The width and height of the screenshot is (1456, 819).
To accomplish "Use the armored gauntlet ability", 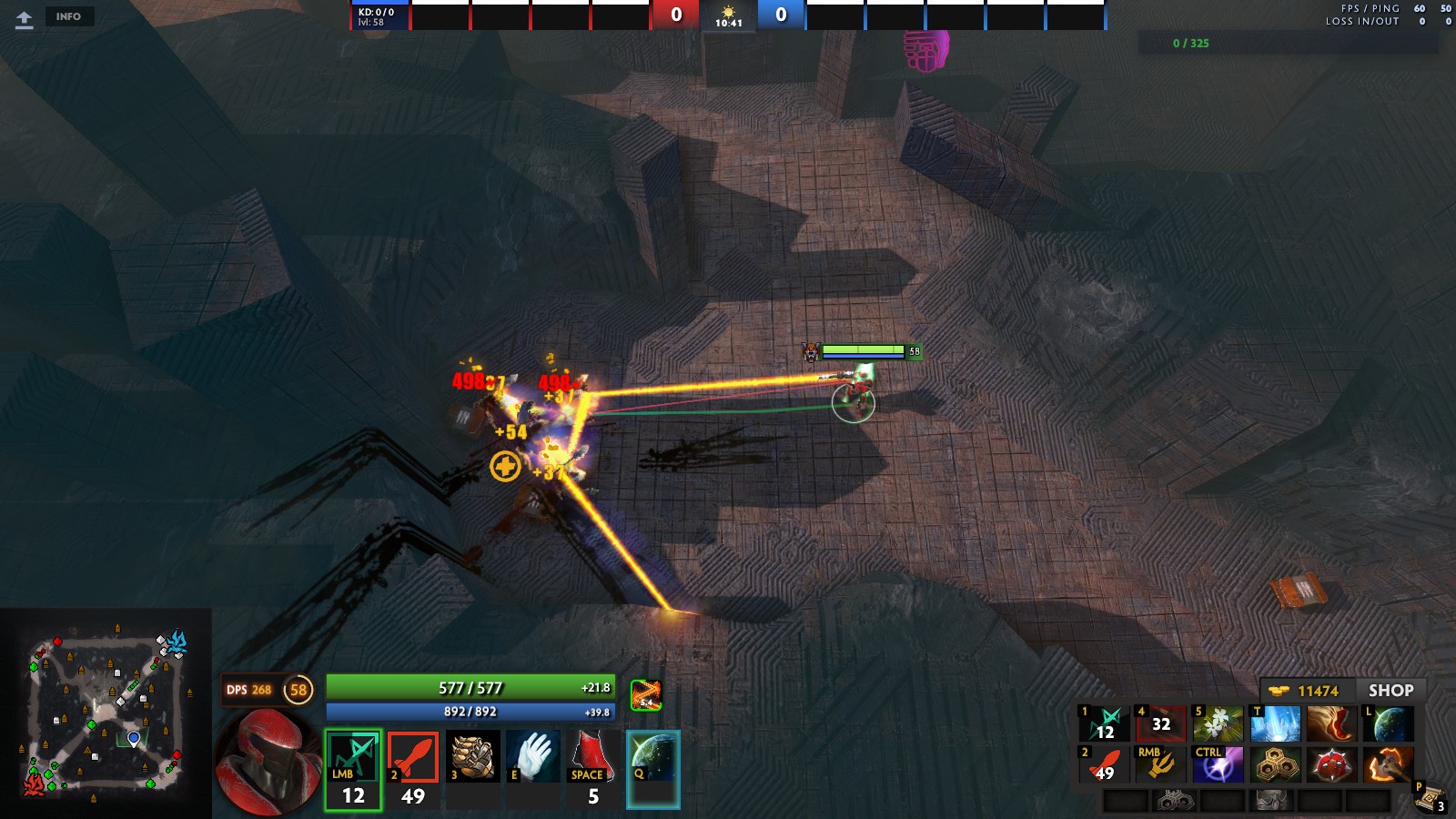I will click(473, 756).
